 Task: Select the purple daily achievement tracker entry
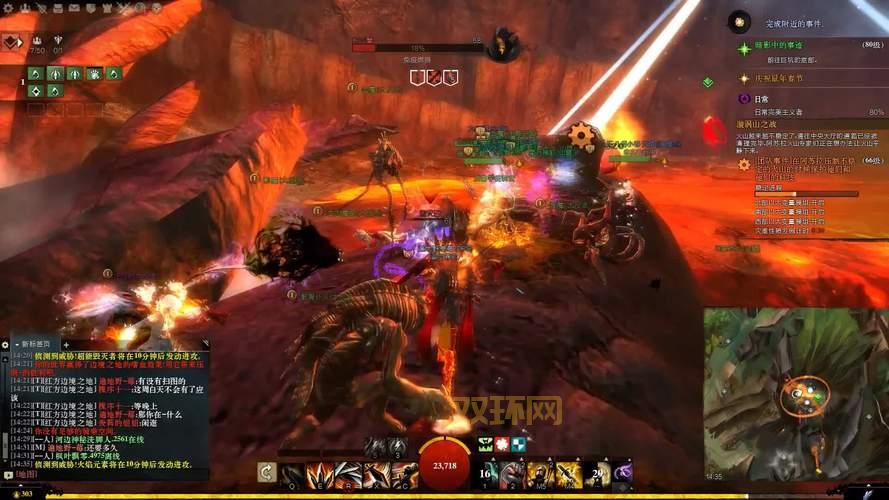click(744, 98)
